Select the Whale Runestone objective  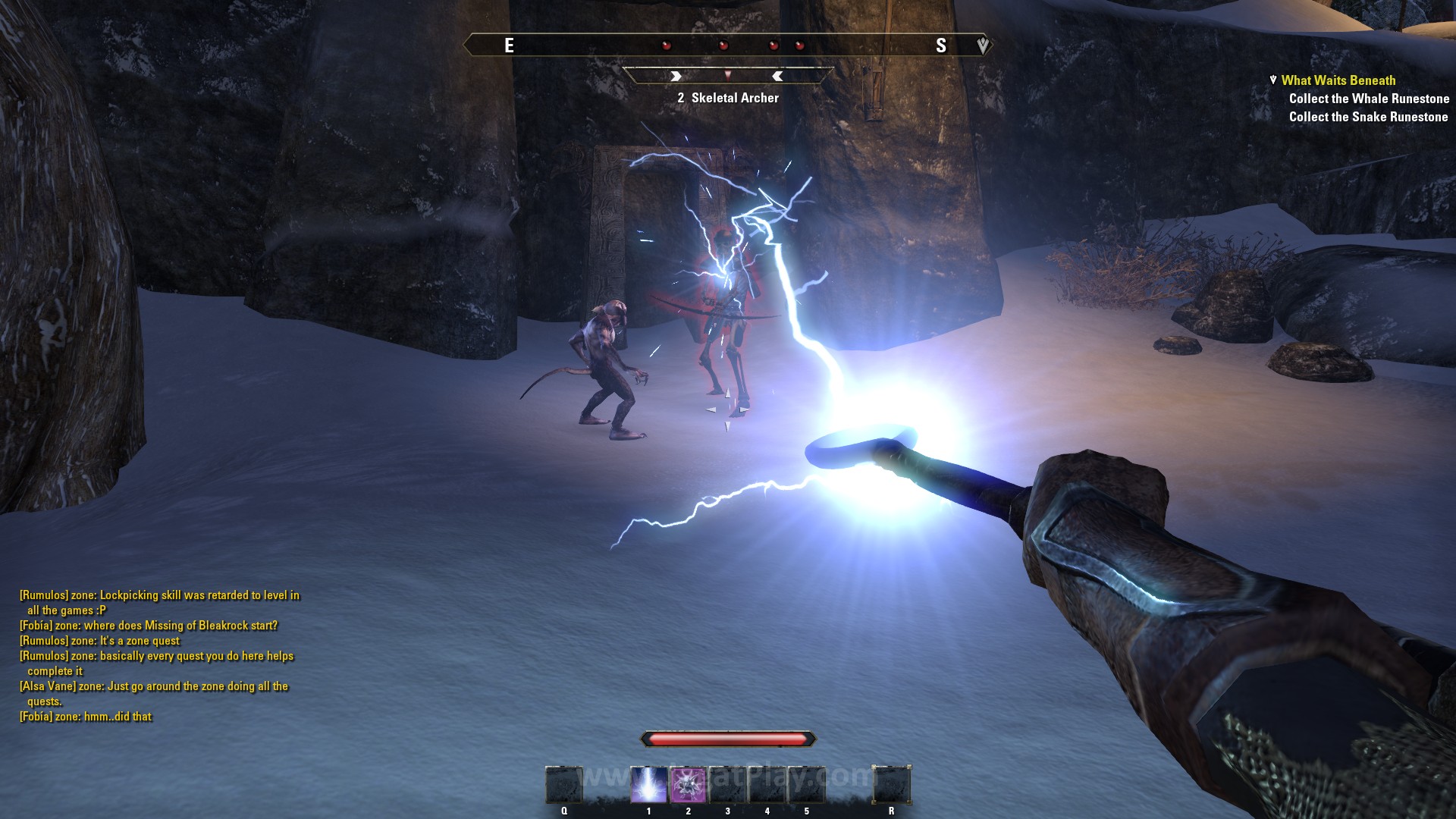click(1368, 99)
